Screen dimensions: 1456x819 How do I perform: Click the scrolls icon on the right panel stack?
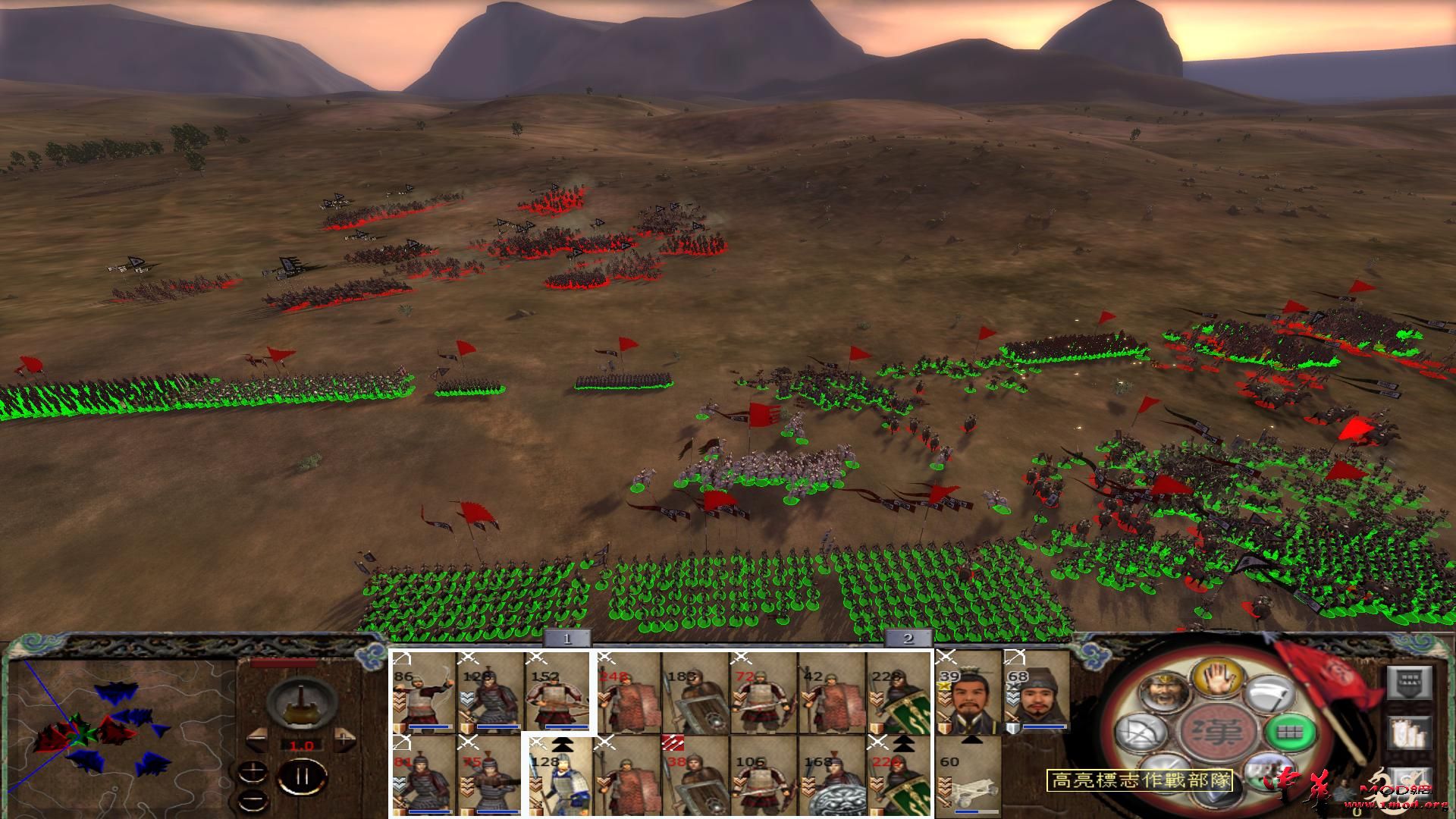click(x=1409, y=732)
